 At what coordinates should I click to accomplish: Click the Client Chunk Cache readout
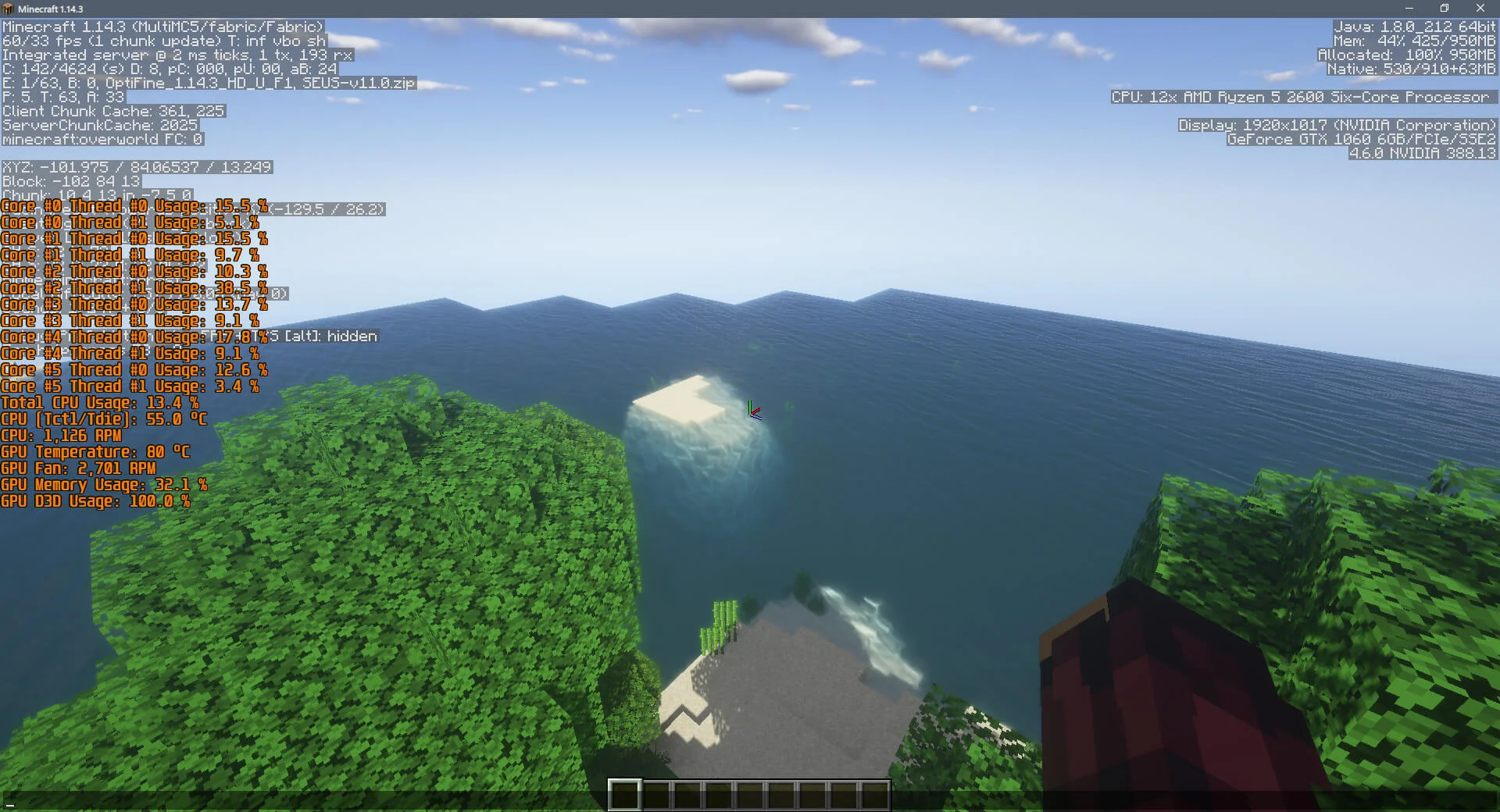(x=112, y=111)
